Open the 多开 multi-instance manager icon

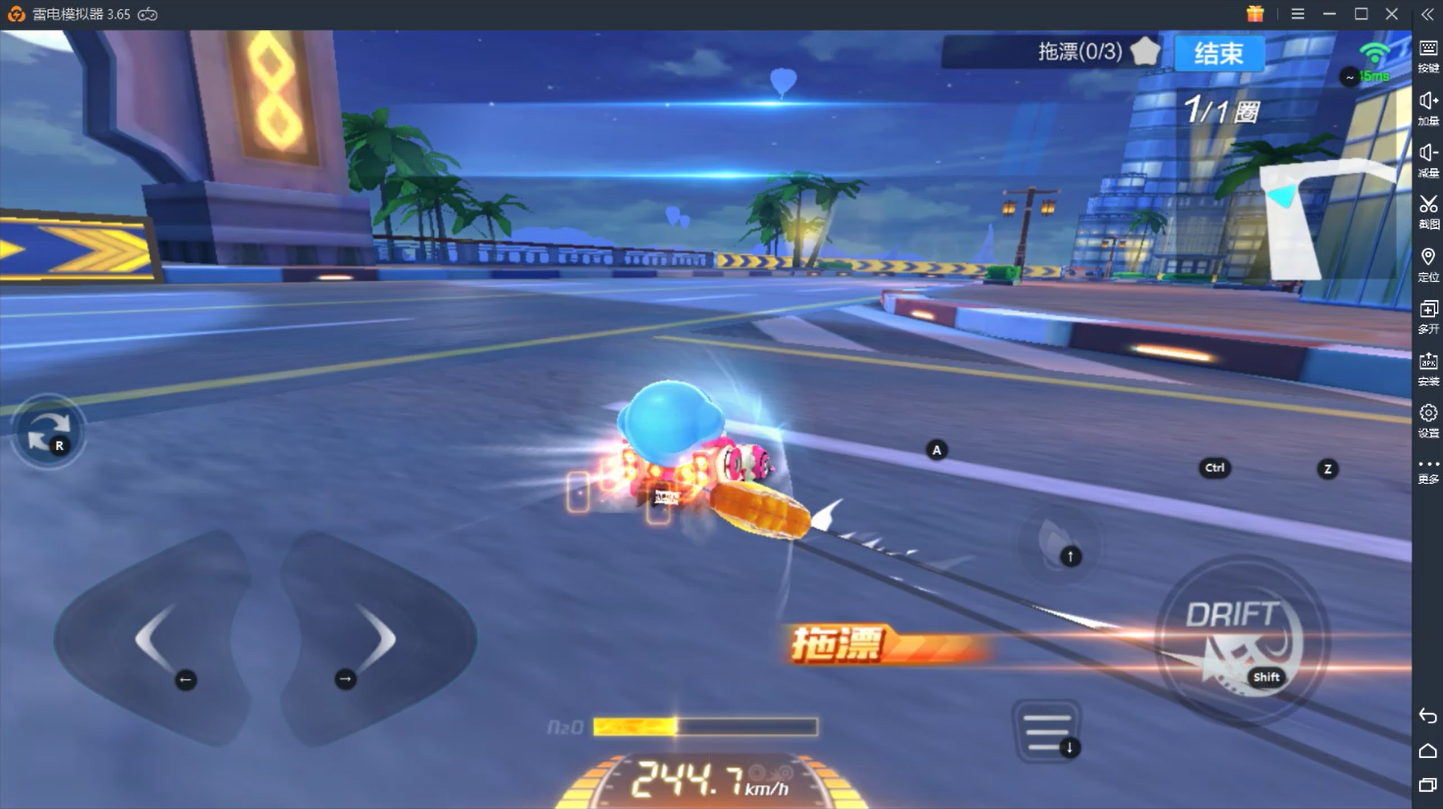point(1428,310)
